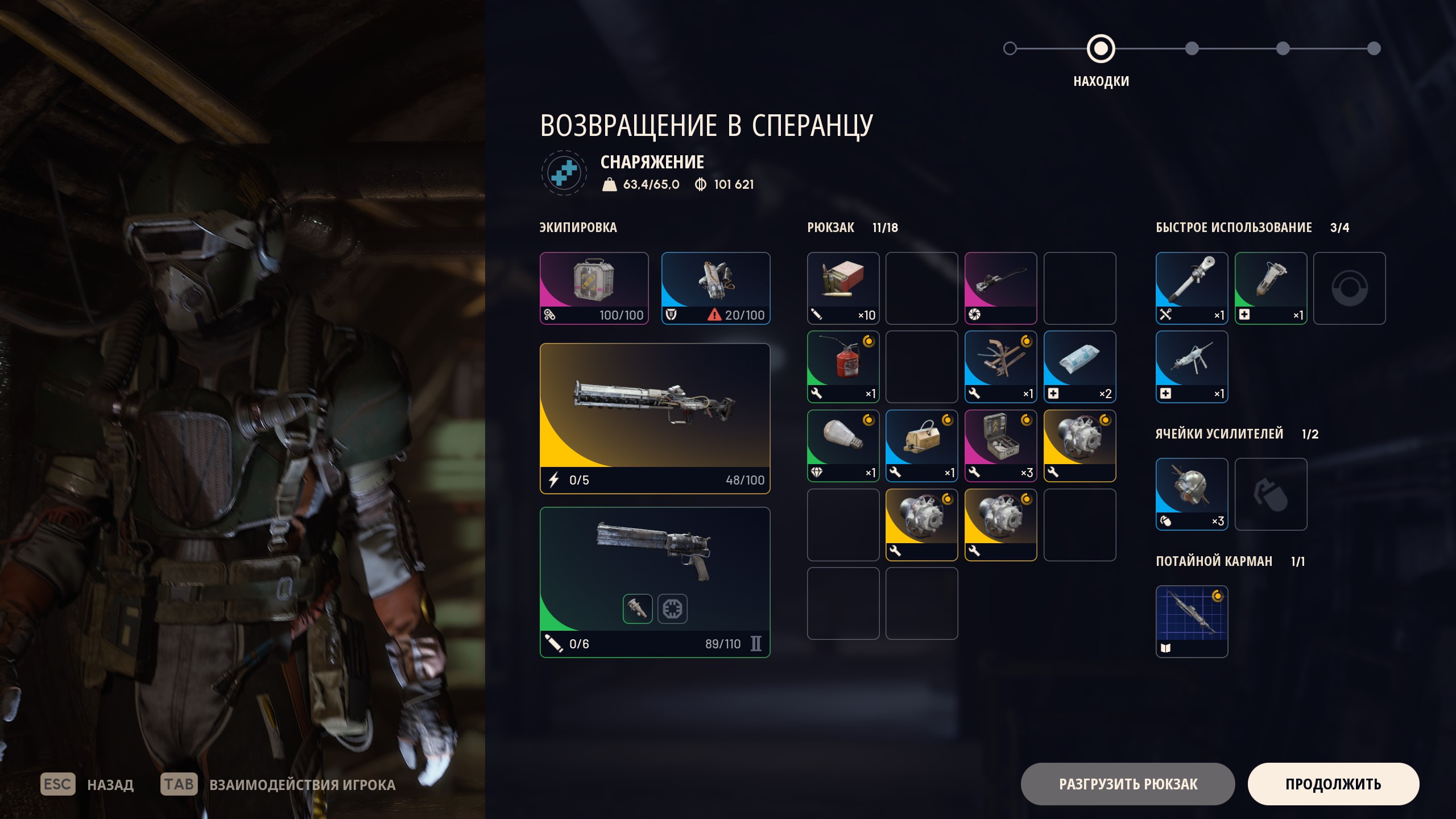The height and width of the screenshot is (819, 1456).
Task: Choose the light bulb item
Action: pos(843,446)
